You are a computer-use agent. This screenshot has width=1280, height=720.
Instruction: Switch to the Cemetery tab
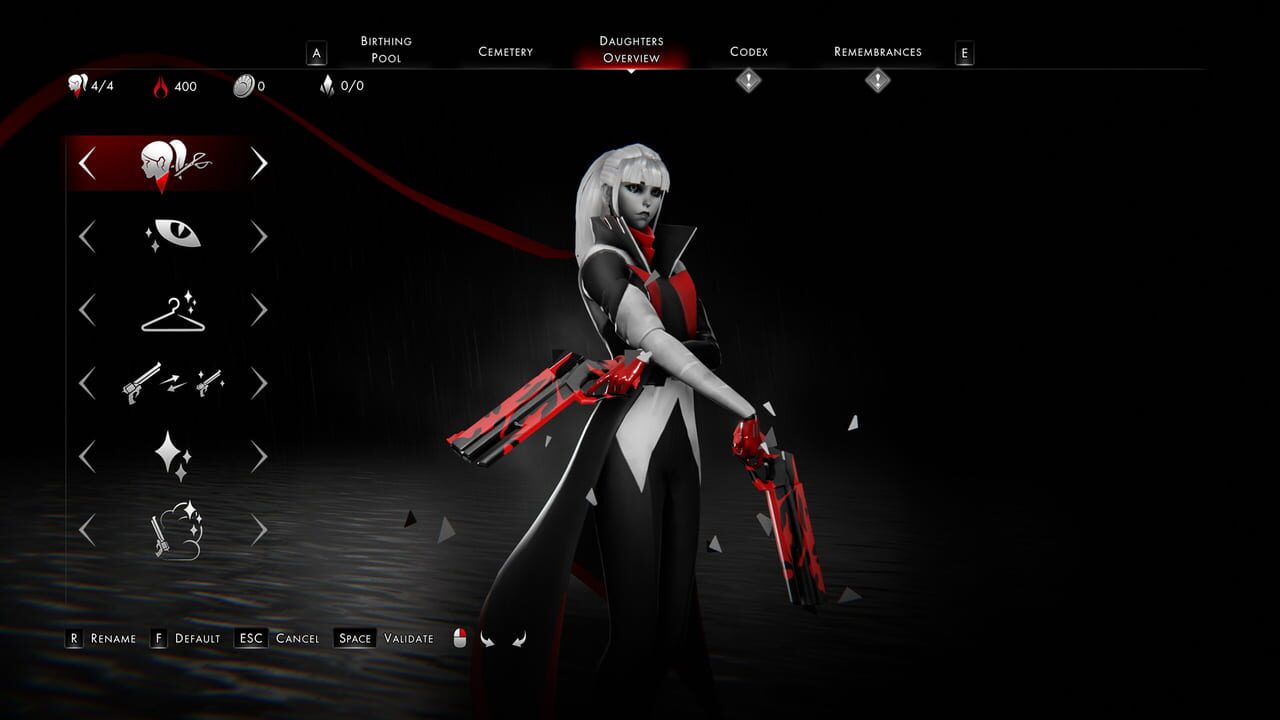(505, 50)
